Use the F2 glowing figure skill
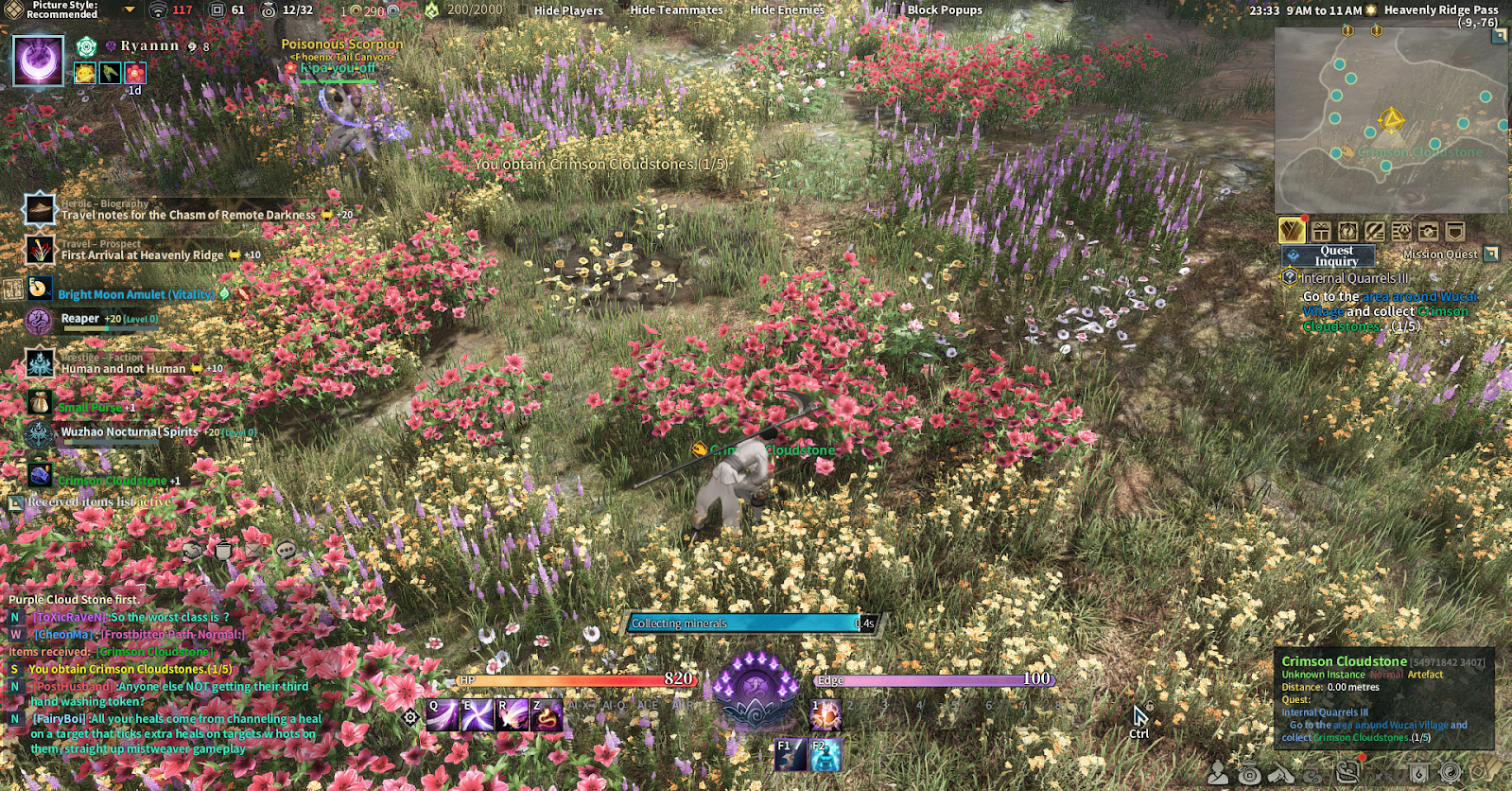This screenshot has height=791, width=1512. [826, 755]
